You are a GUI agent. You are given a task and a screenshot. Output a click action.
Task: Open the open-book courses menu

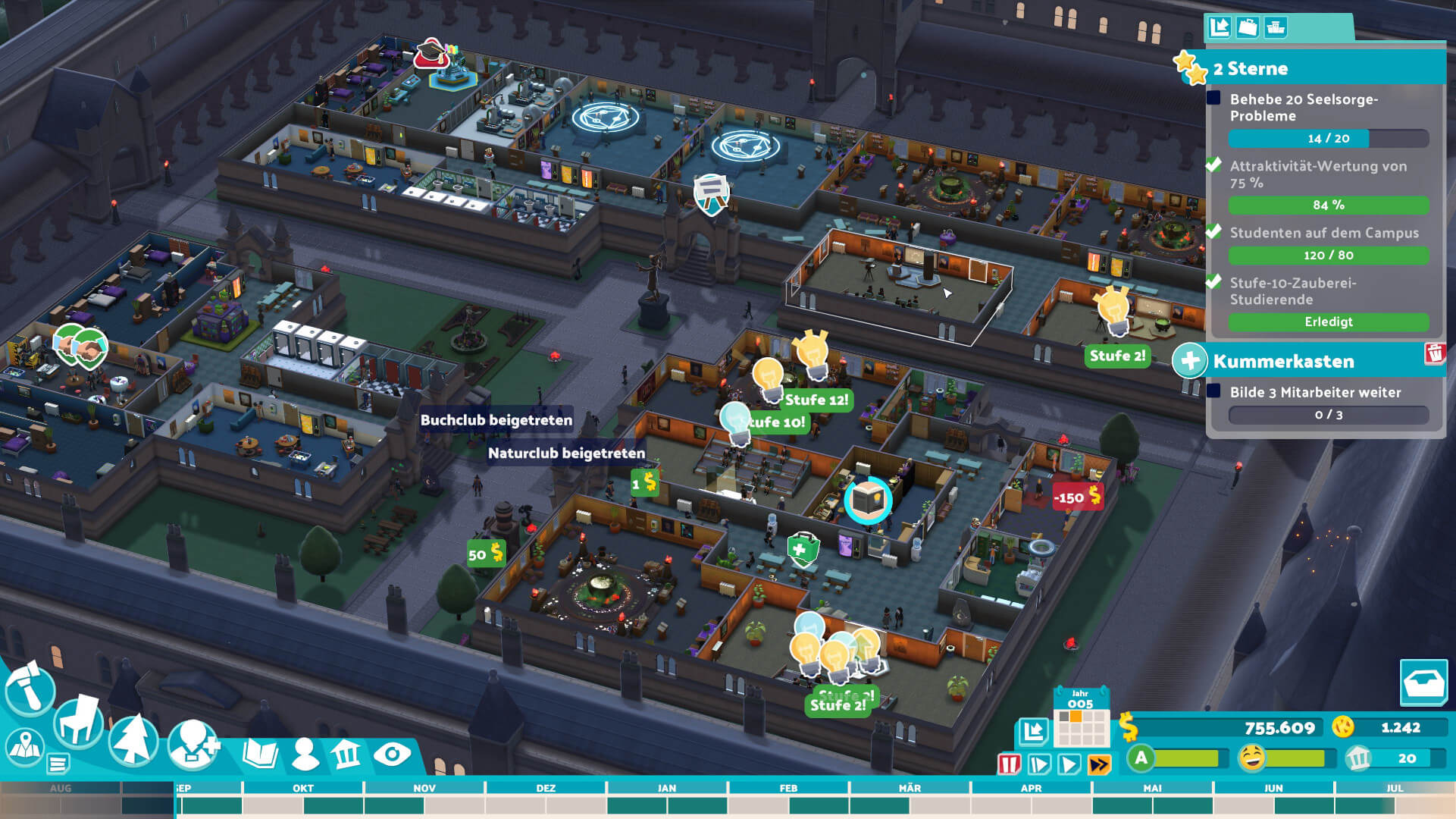tap(261, 754)
